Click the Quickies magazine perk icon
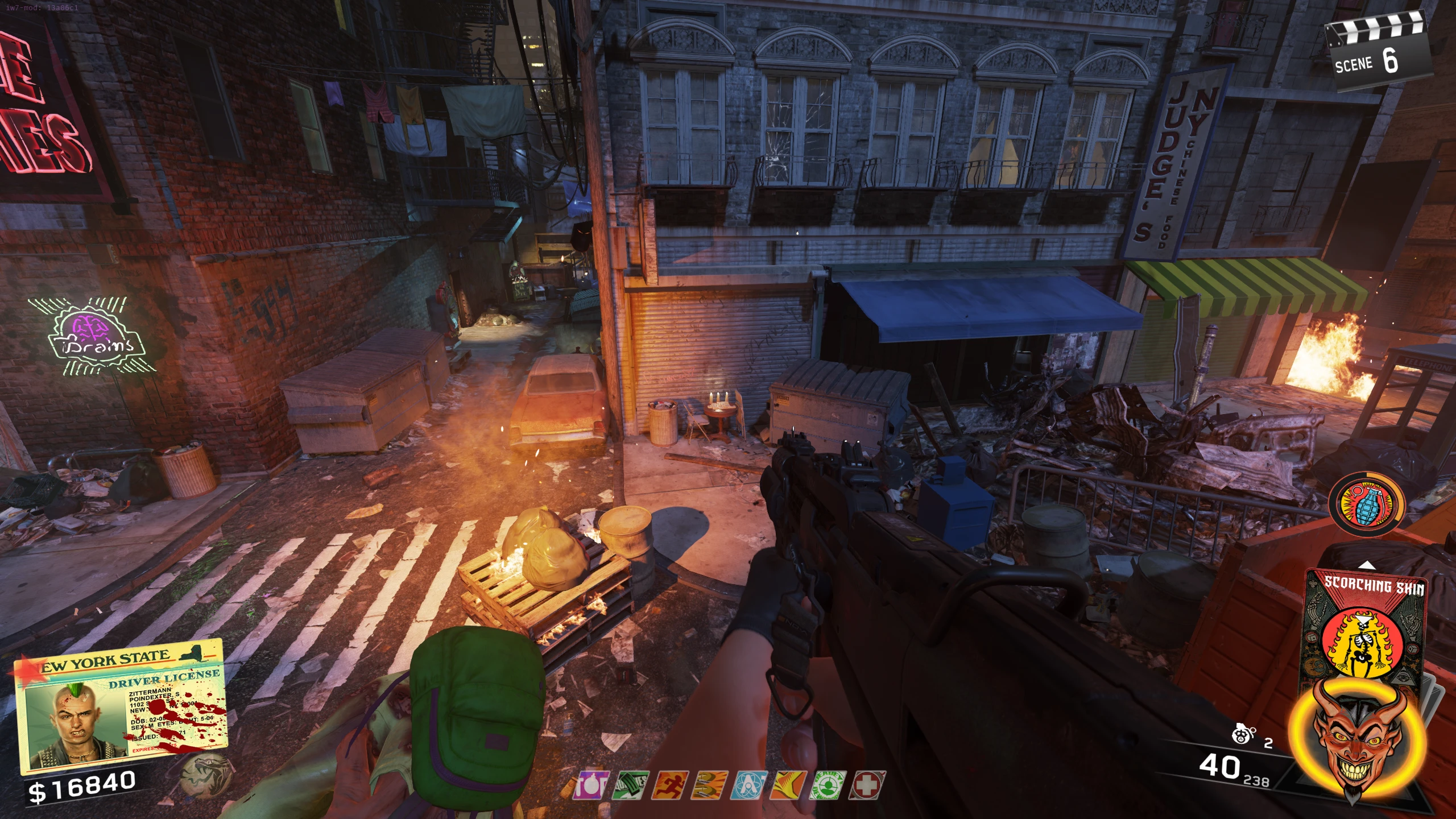Viewport: 1456px width, 819px height. coord(630,786)
